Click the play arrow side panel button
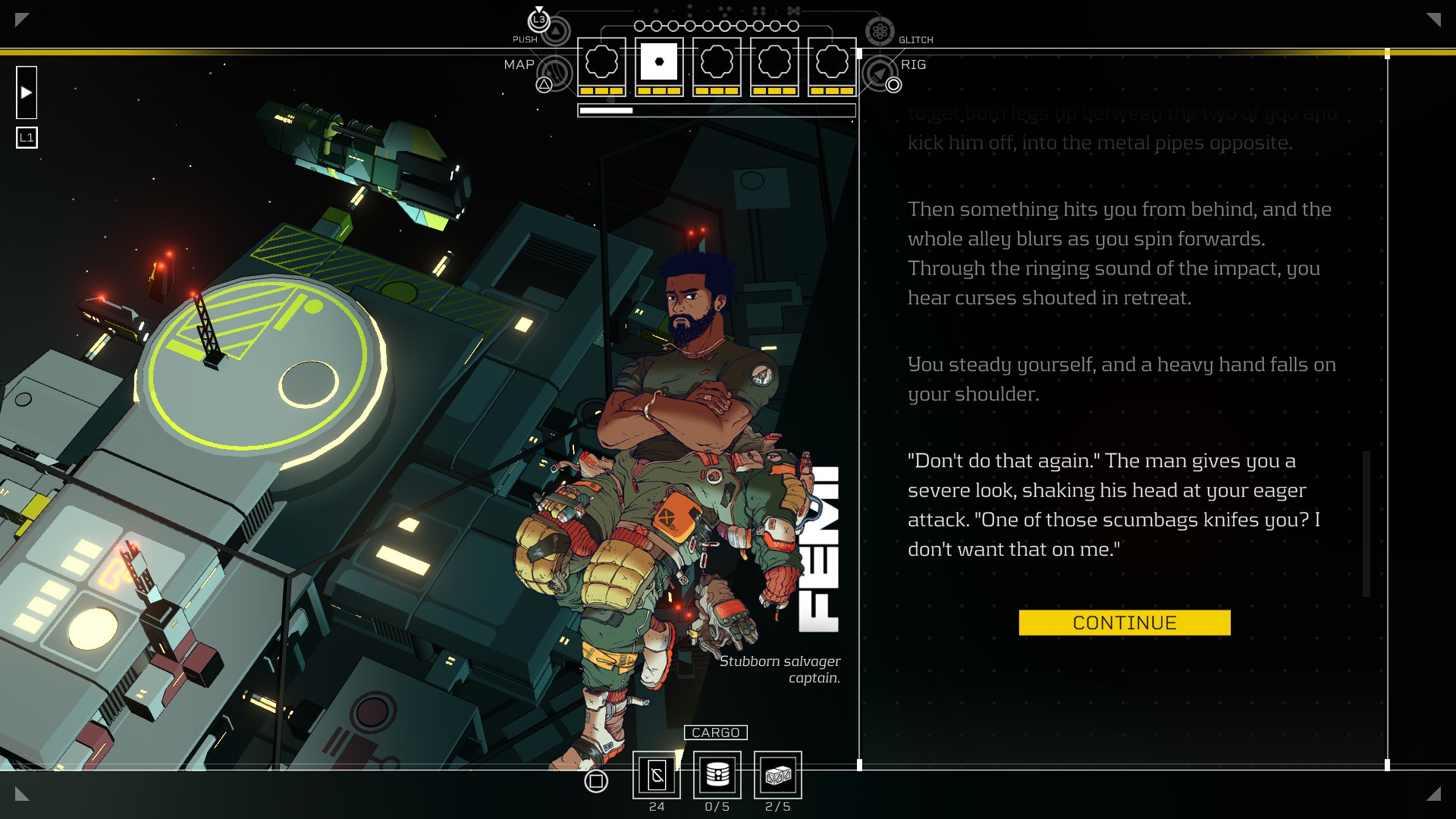The height and width of the screenshot is (819, 1456). click(x=27, y=93)
